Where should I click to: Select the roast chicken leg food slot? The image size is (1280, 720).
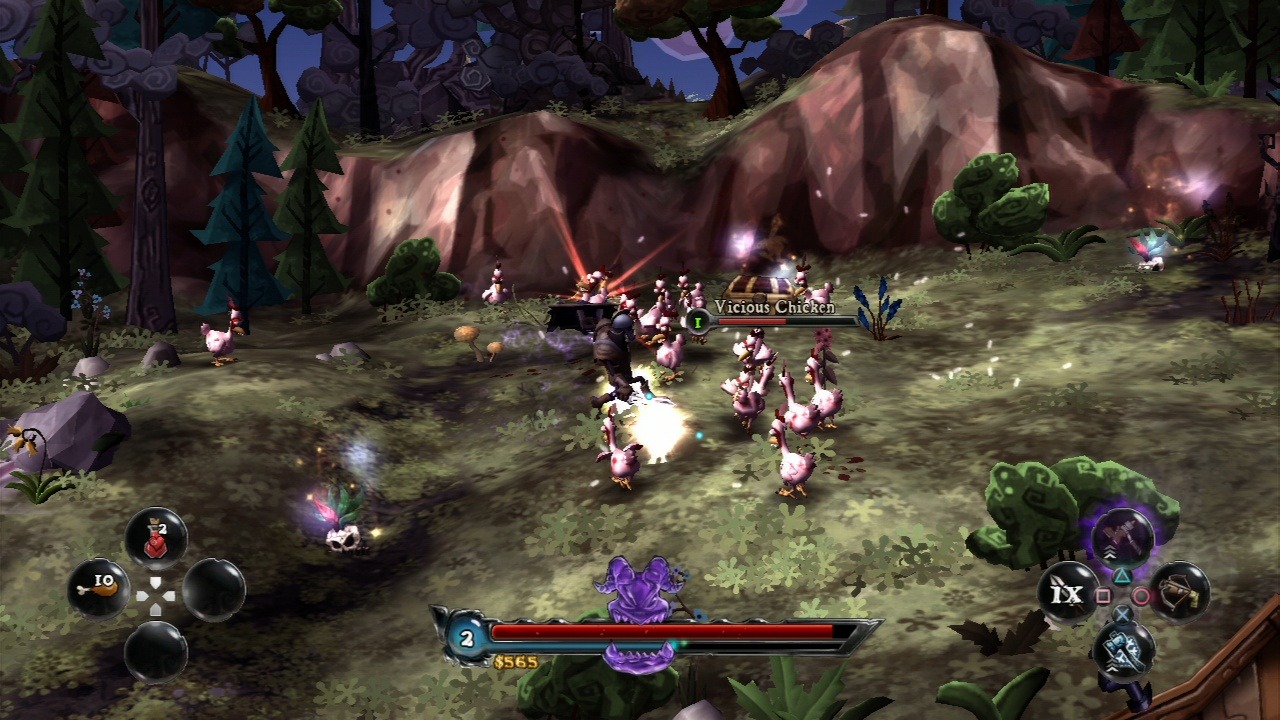click(x=100, y=588)
